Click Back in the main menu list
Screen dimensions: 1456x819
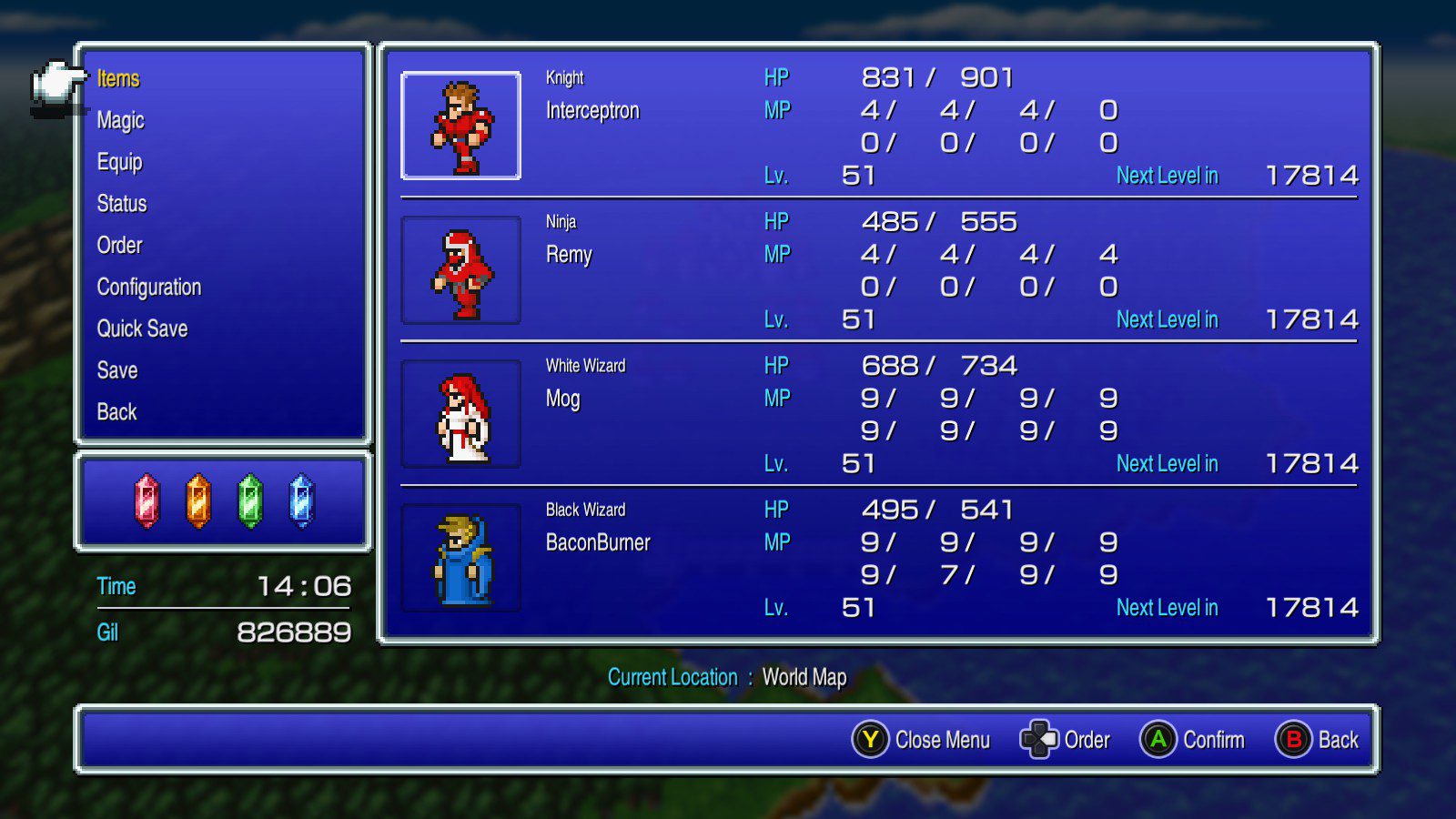click(x=116, y=412)
